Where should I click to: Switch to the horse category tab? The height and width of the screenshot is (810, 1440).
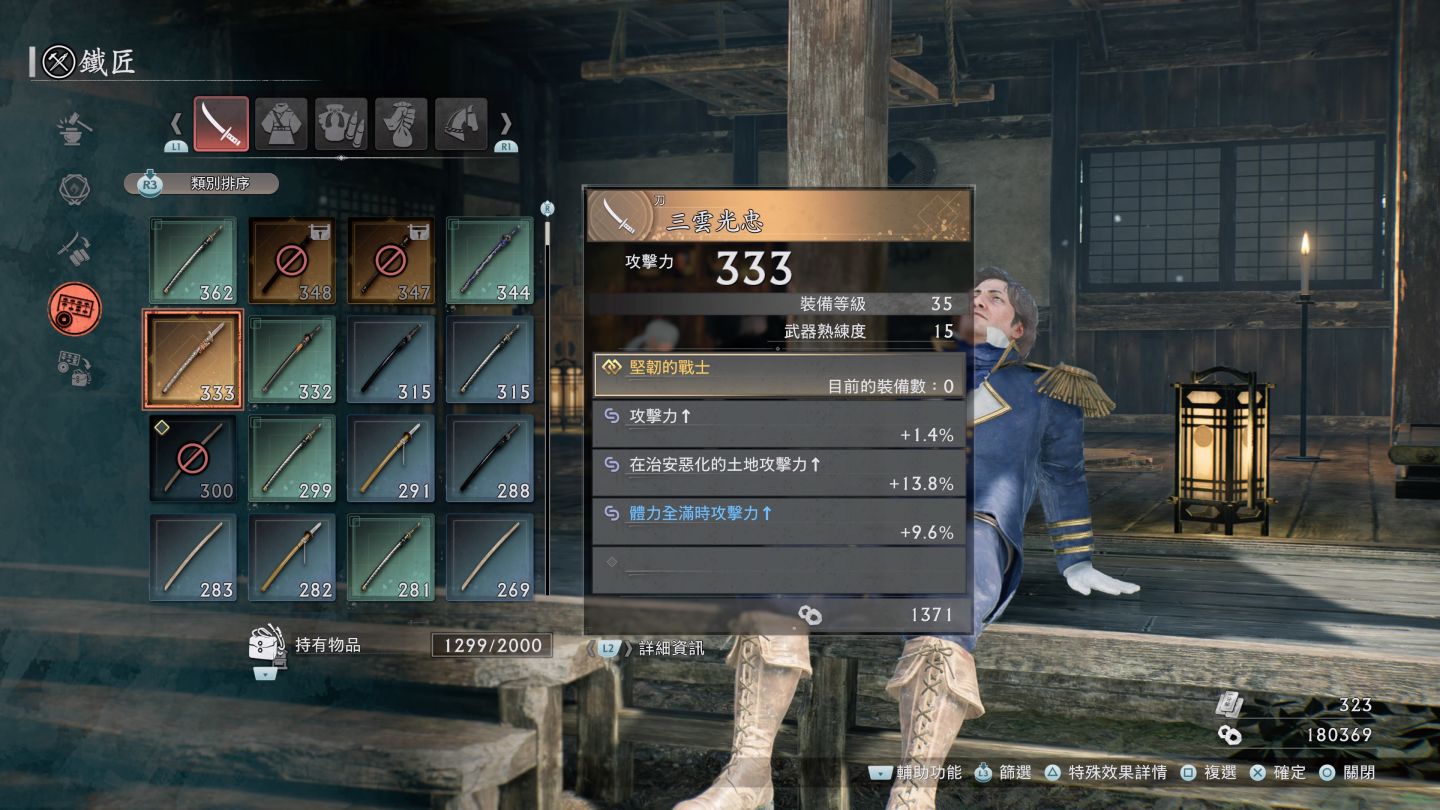pyautogui.click(x=461, y=124)
